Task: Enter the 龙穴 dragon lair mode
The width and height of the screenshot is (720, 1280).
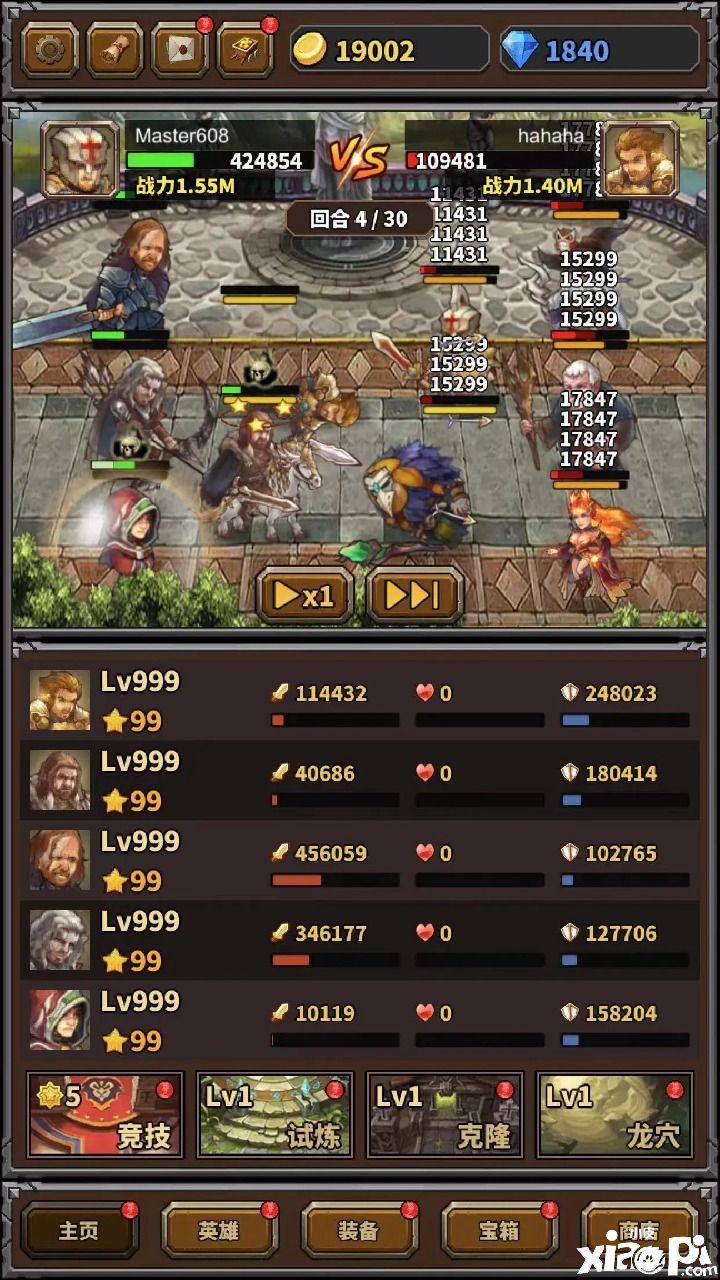Action: pyautogui.click(x=615, y=1115)
